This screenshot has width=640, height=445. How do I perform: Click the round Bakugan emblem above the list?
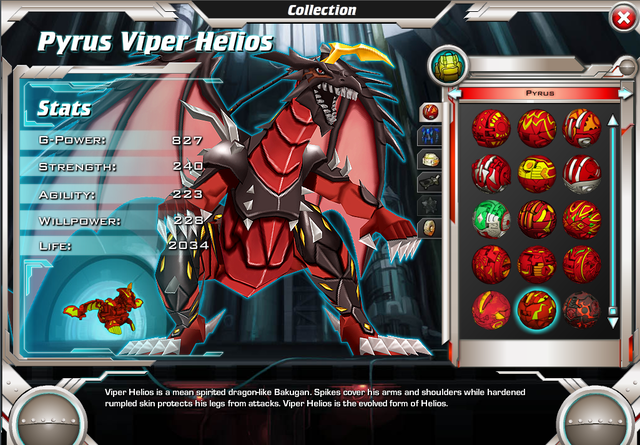[x=445, y=67]
